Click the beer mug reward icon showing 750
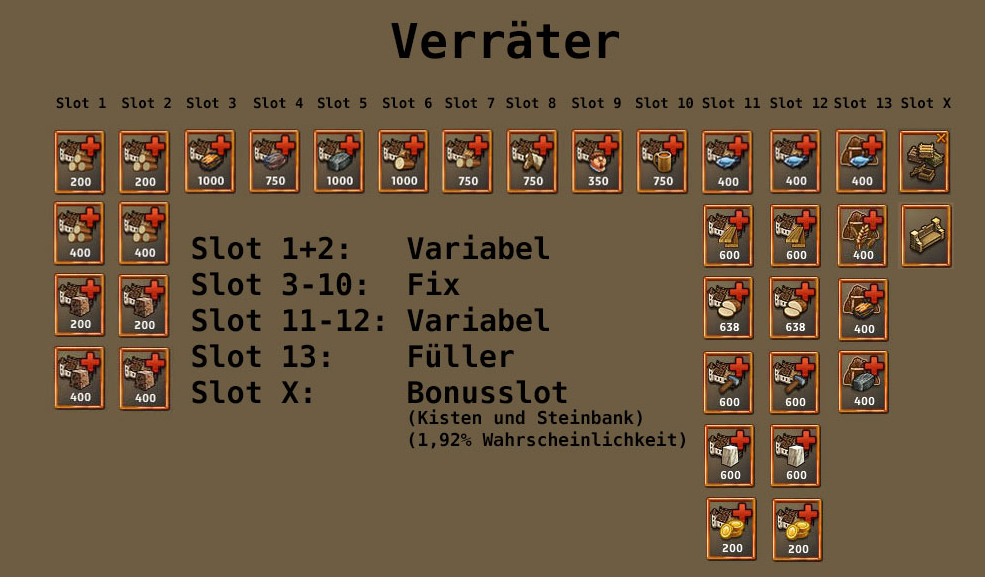Screen dimensions: 985x577 pos(662,161)
